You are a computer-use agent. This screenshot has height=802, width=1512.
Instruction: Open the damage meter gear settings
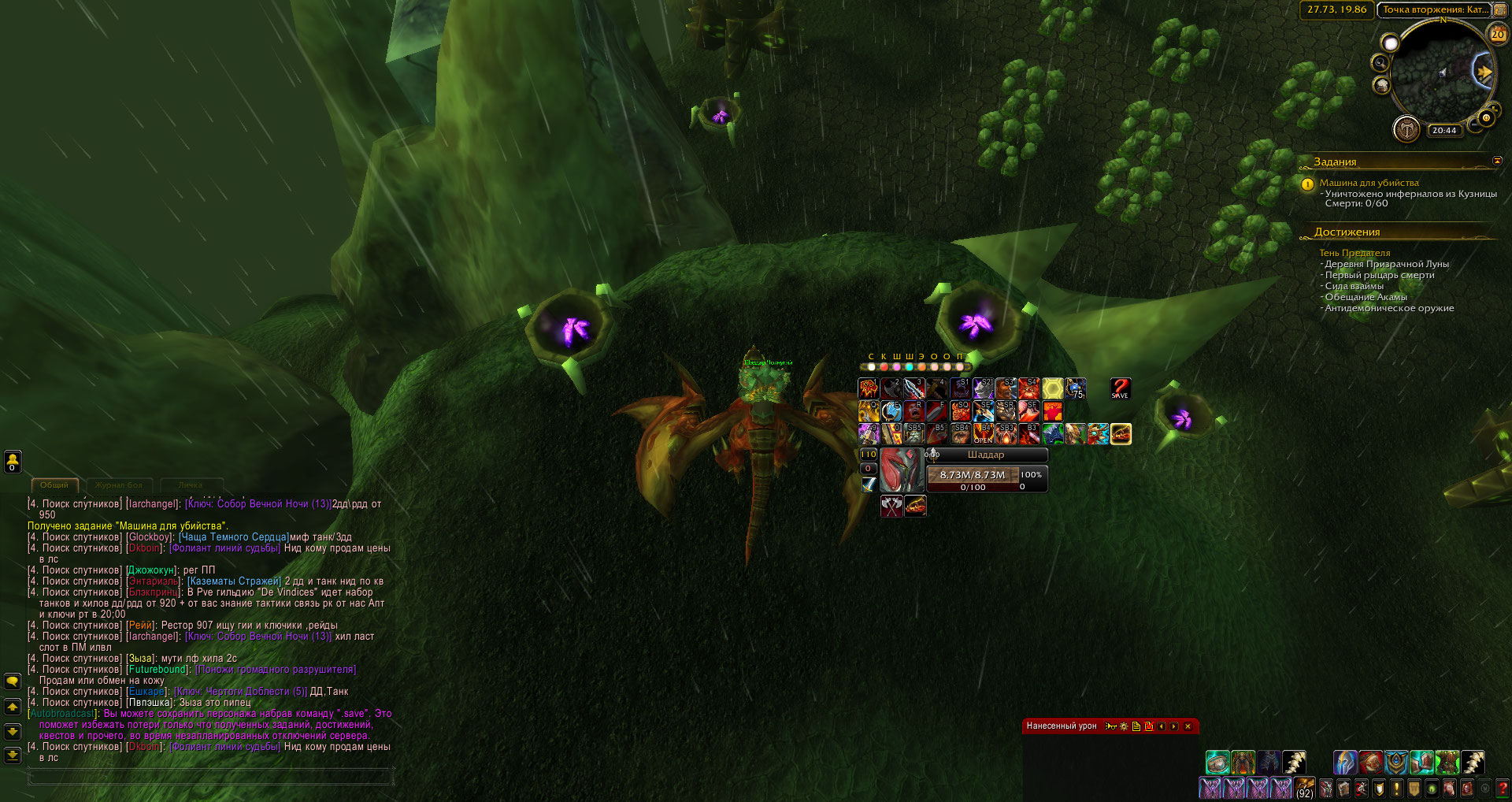point(1124,726)
